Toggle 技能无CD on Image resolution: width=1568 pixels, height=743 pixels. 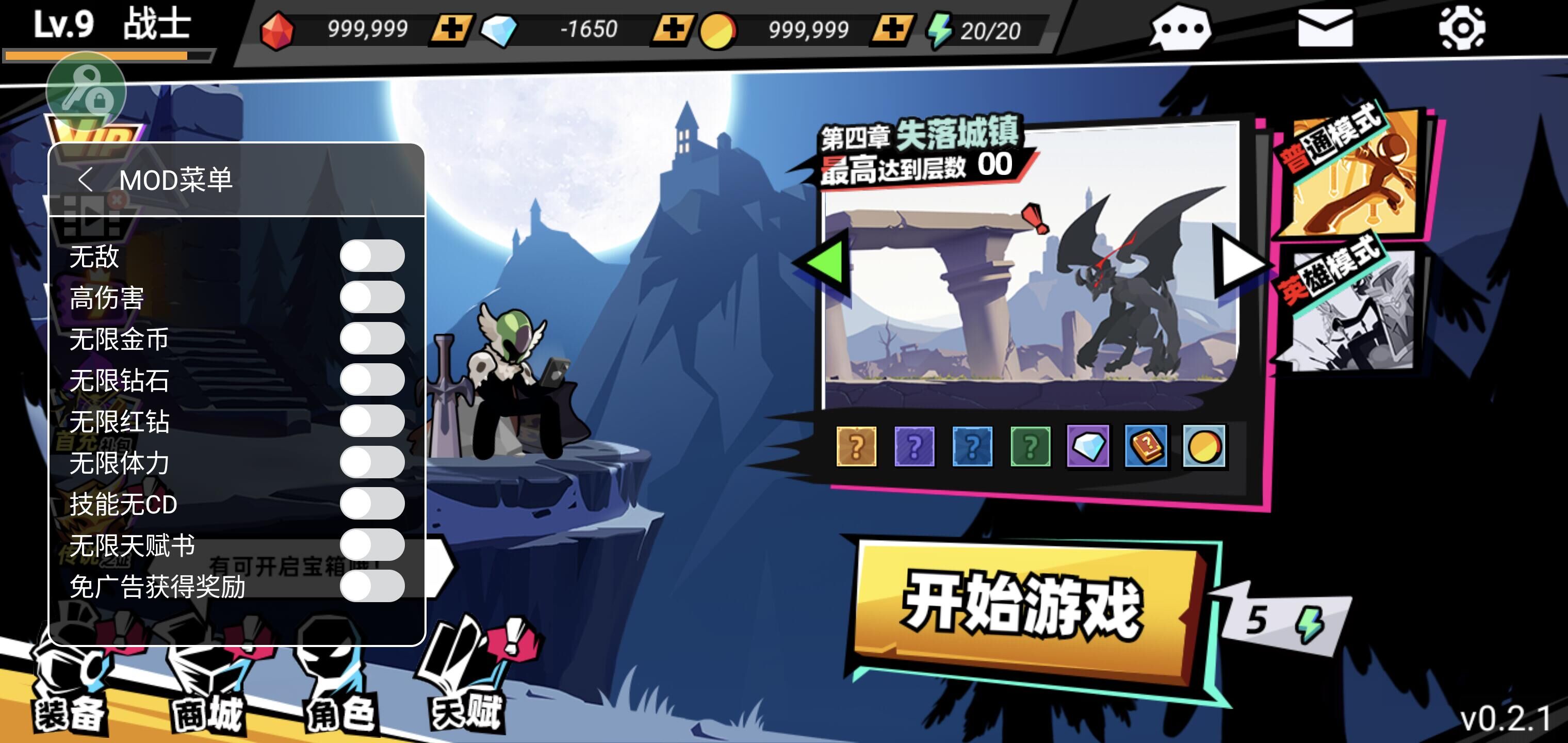[372, 505]
